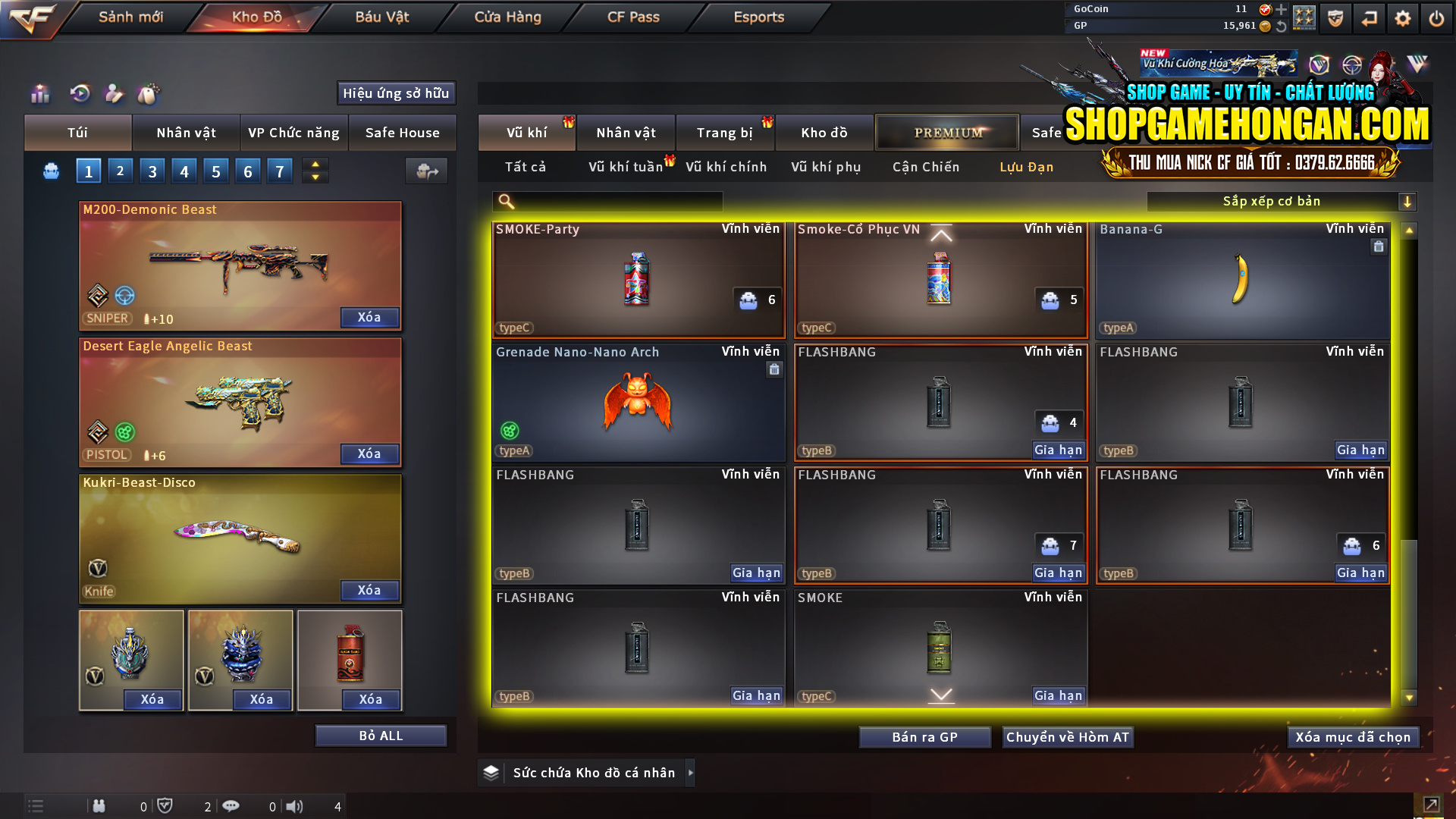
Task: Switch to the Cửa Hàng menu tab
Action: point(506,17)
